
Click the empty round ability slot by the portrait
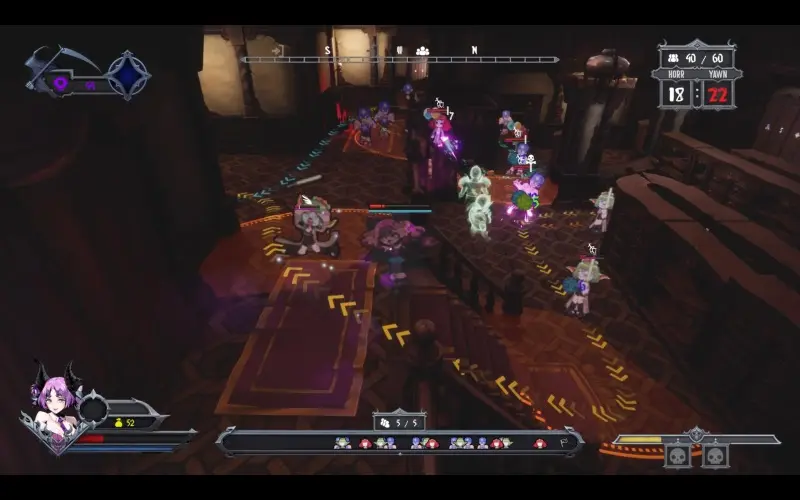[94, 408]
